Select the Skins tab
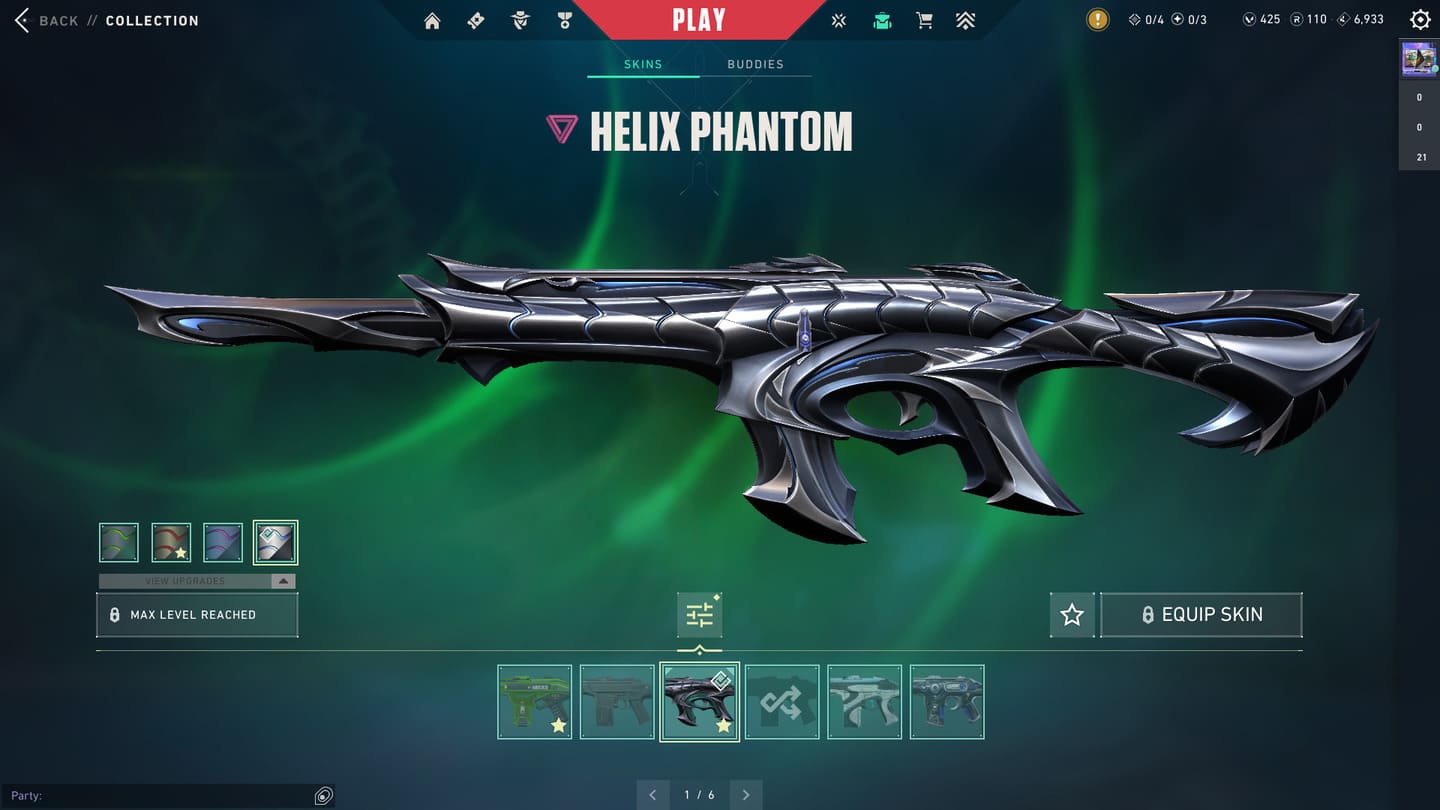This screenshot has height=810, width=1440. [643, 64]
